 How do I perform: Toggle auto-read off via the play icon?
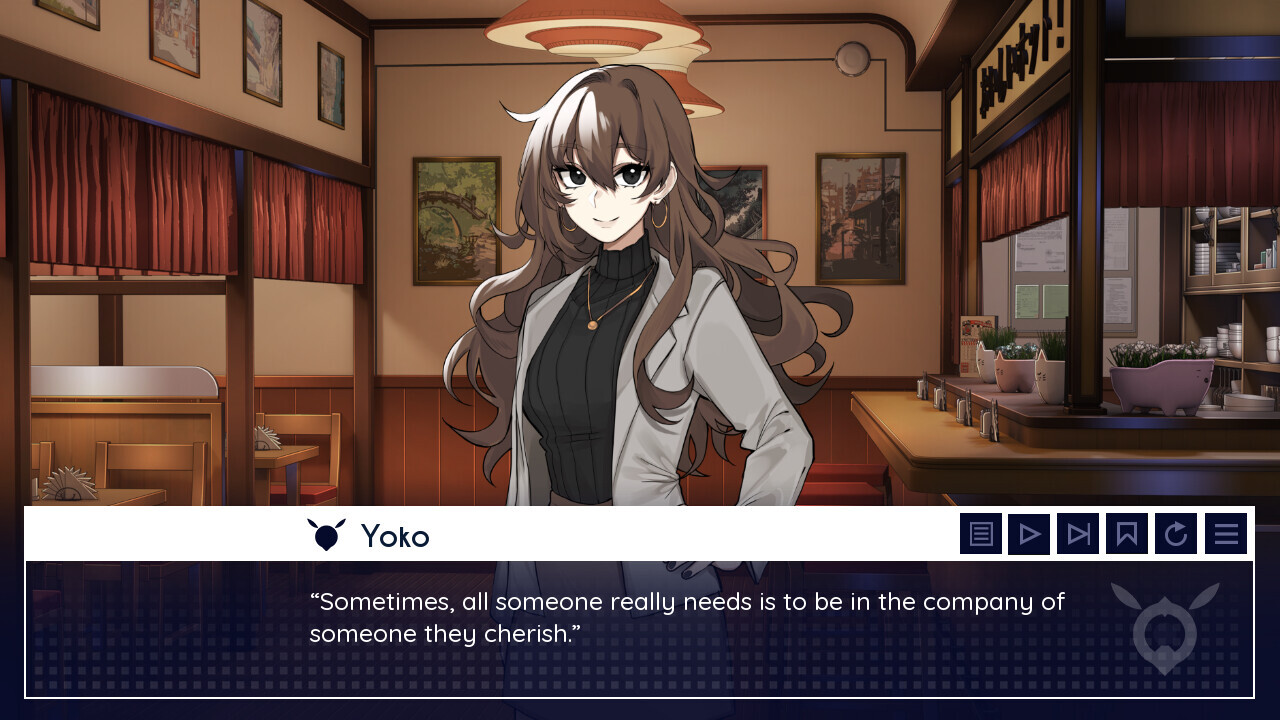[1030, 533]
